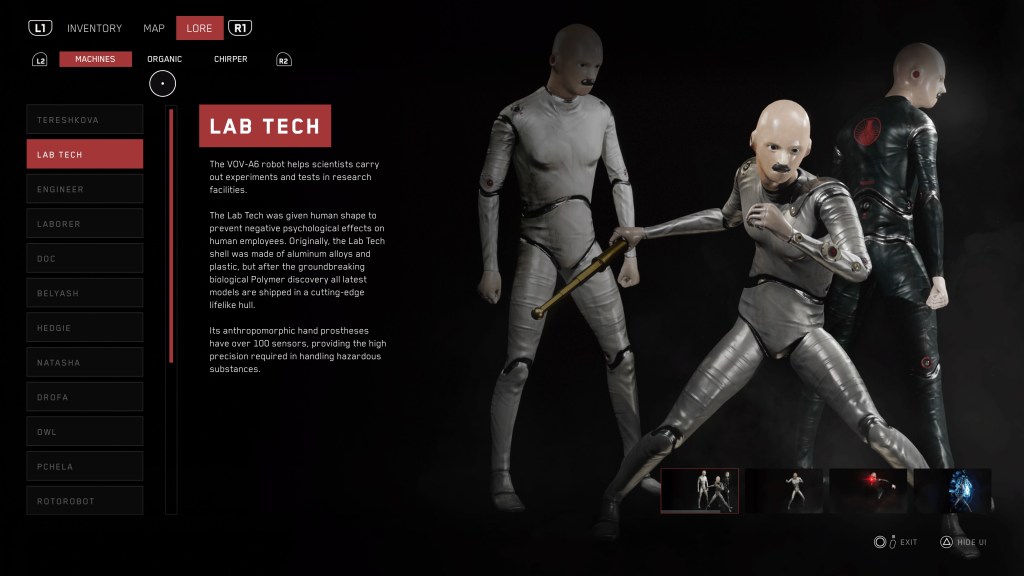Select the Hedgie entry
The image size is (1024, 576).
(x=85, y=328)
